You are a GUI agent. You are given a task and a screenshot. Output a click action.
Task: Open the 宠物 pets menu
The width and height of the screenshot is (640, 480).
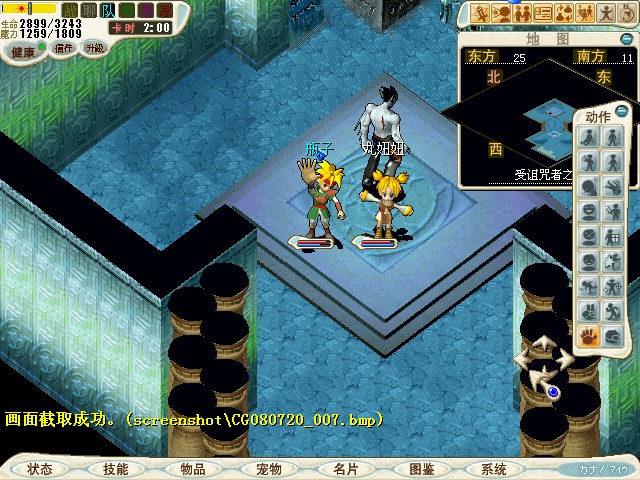[268, 469]
